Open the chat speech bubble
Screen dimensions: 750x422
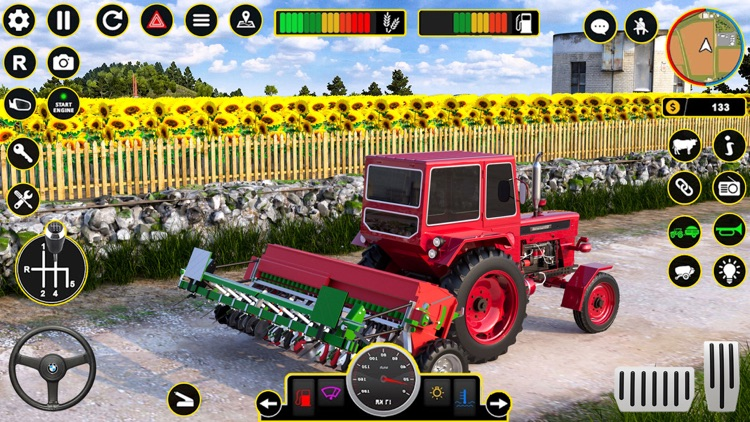pyautogui.click(x=600, y=27)
